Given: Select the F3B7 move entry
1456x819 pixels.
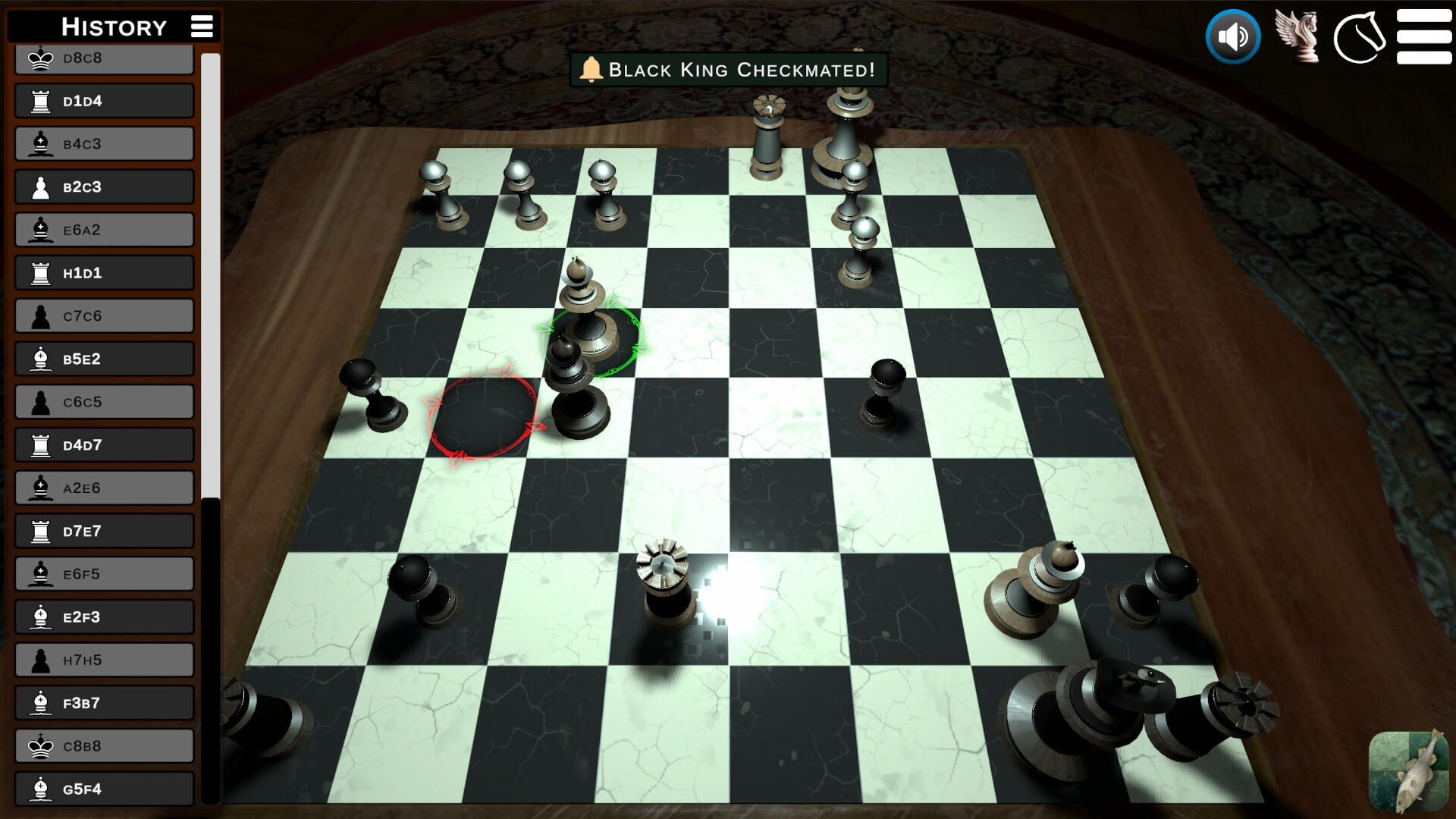Looking at the screenshot, I should pos(104,702).
